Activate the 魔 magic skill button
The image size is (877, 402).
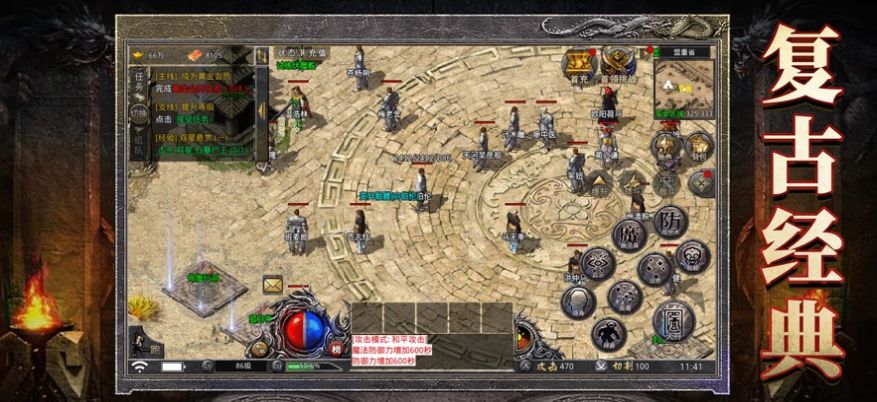(x=630, y=233)
